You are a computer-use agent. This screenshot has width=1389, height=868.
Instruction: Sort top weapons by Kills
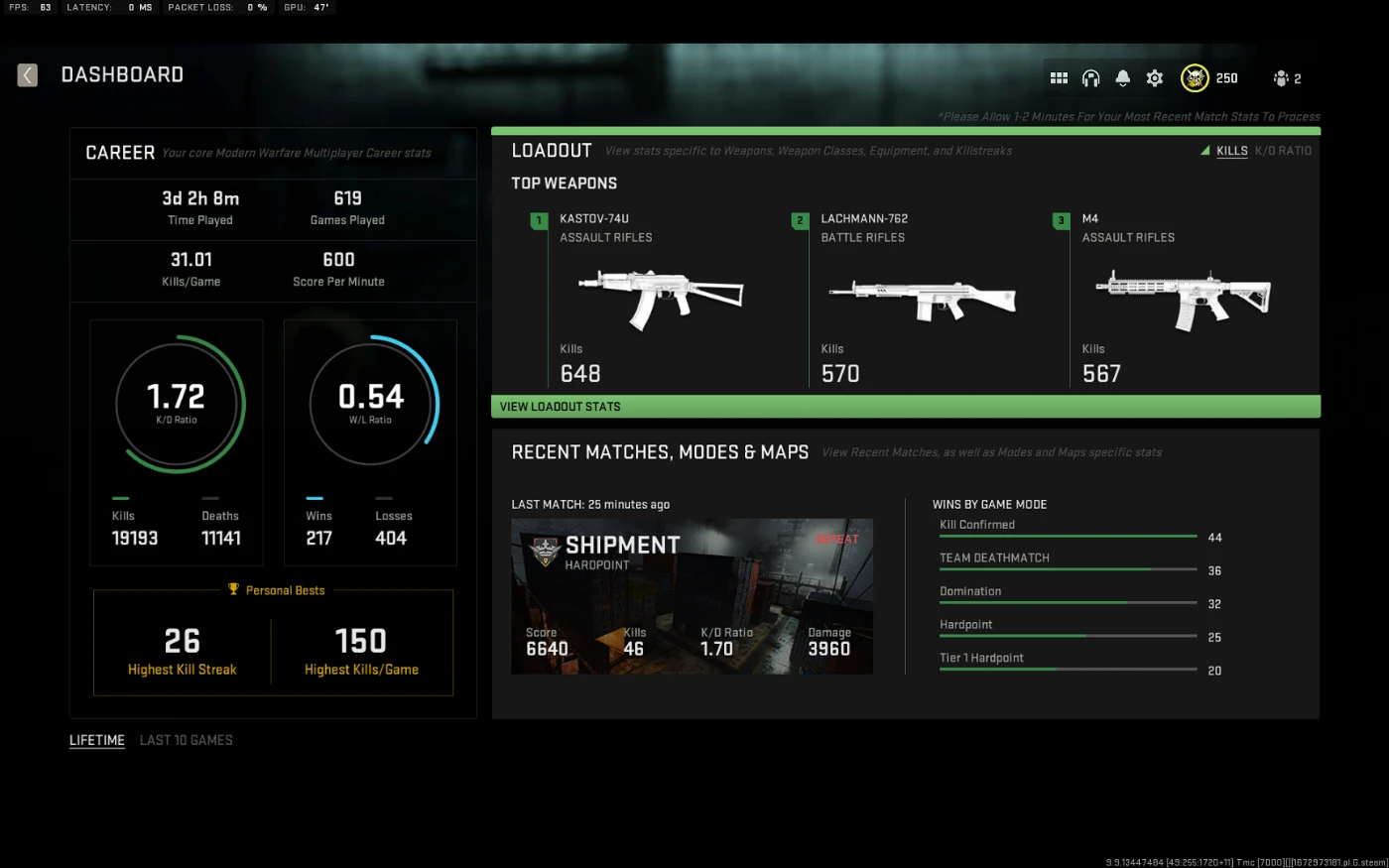point(1231,151)
